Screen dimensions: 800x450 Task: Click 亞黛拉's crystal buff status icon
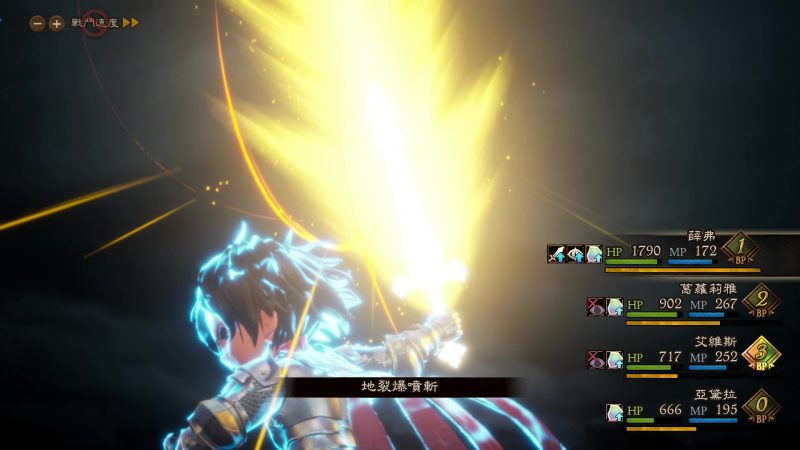click(x=615, y=410)
